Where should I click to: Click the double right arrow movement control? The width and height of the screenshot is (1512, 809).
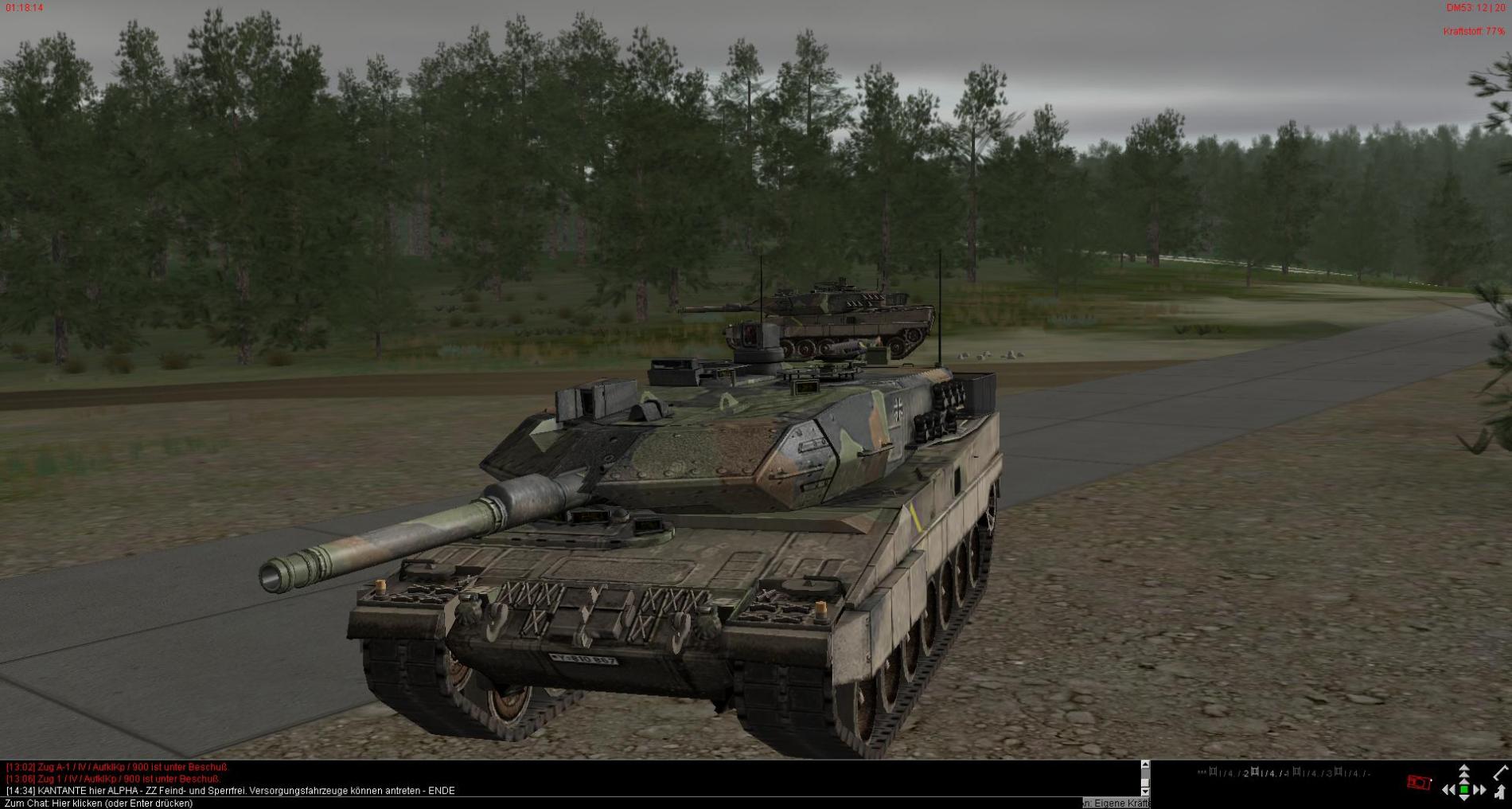coord(1479,790)
